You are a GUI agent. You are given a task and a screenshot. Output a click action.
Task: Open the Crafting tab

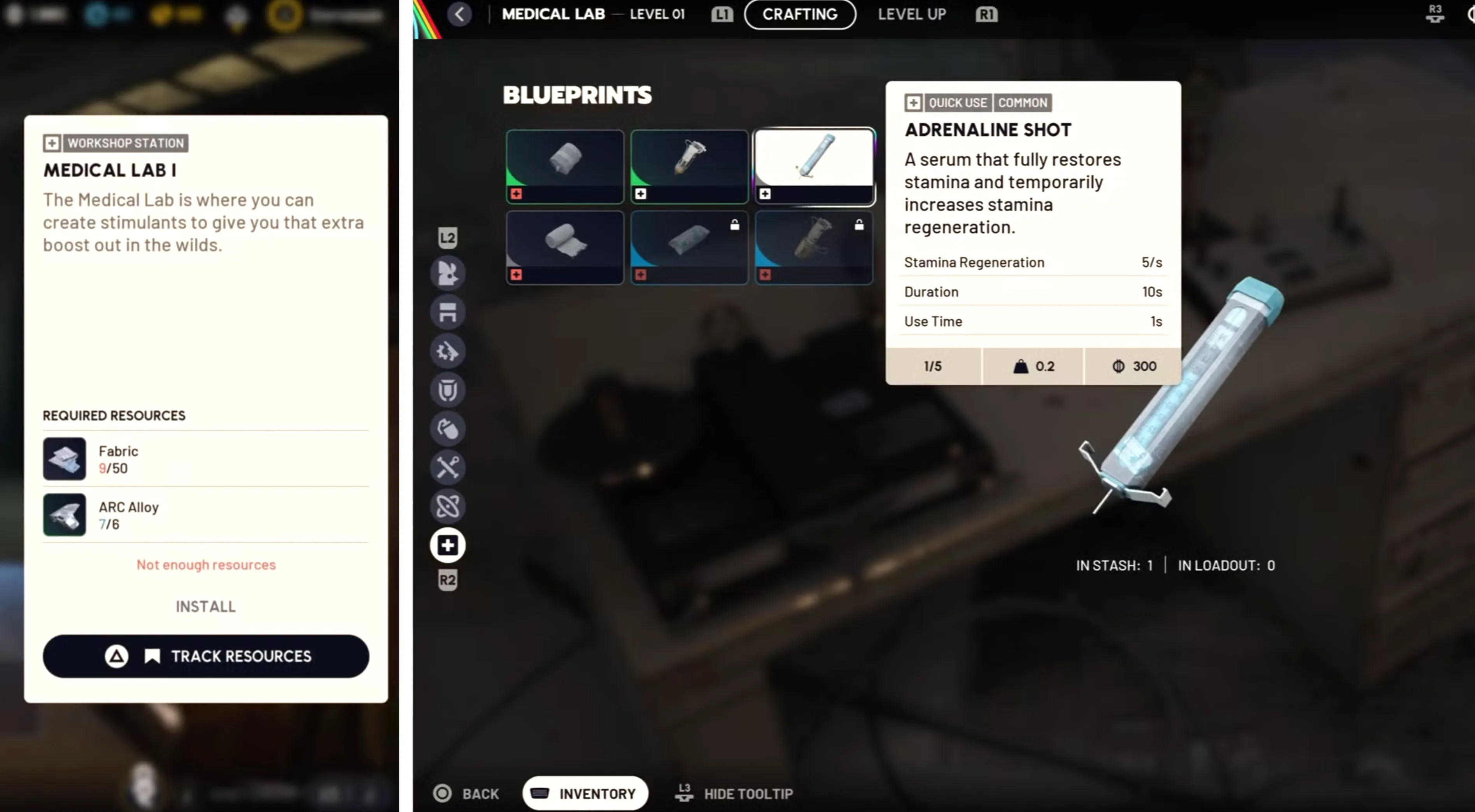coord(800,14)
